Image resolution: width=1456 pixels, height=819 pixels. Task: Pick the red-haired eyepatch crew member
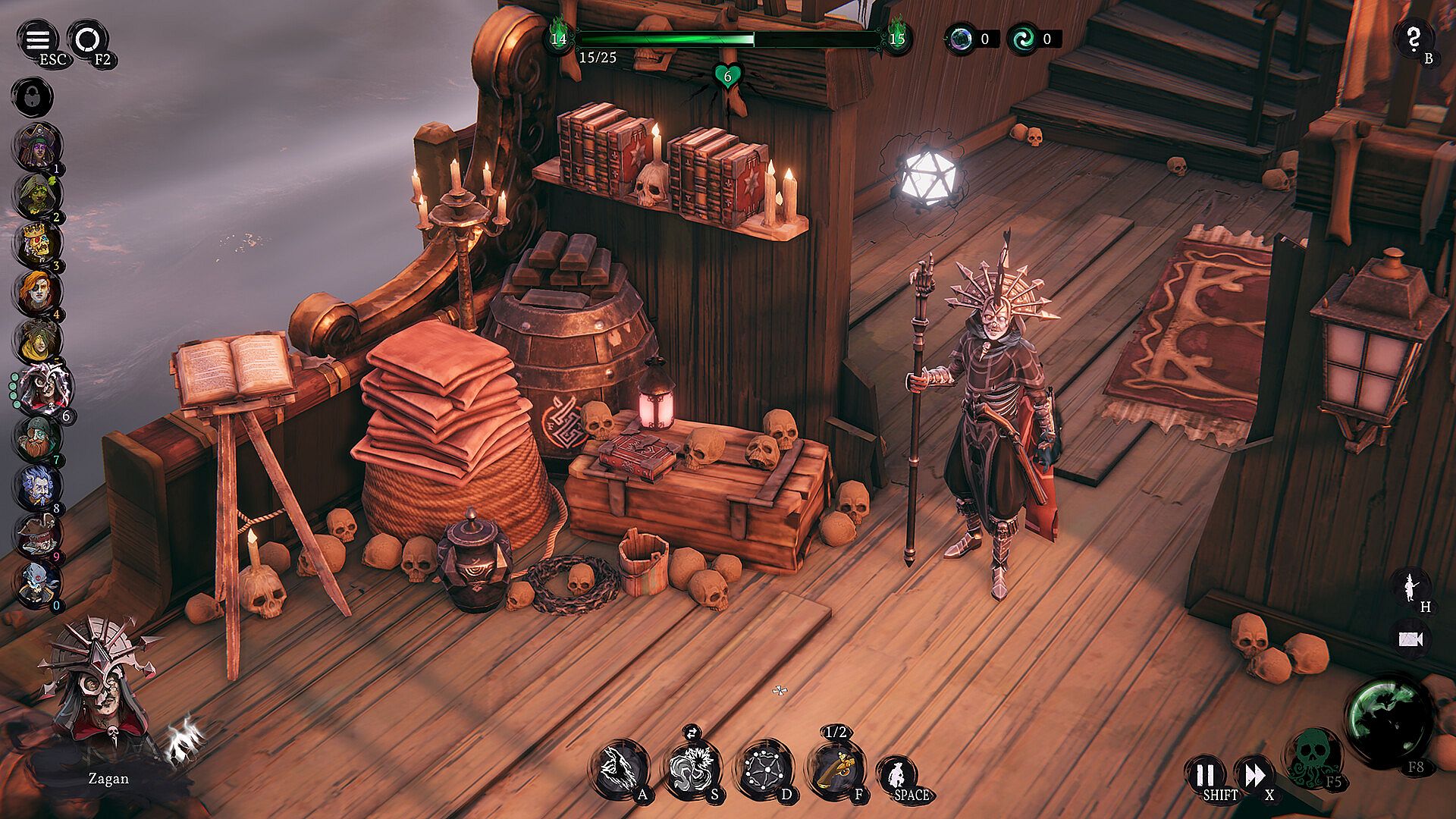point(36,293)
